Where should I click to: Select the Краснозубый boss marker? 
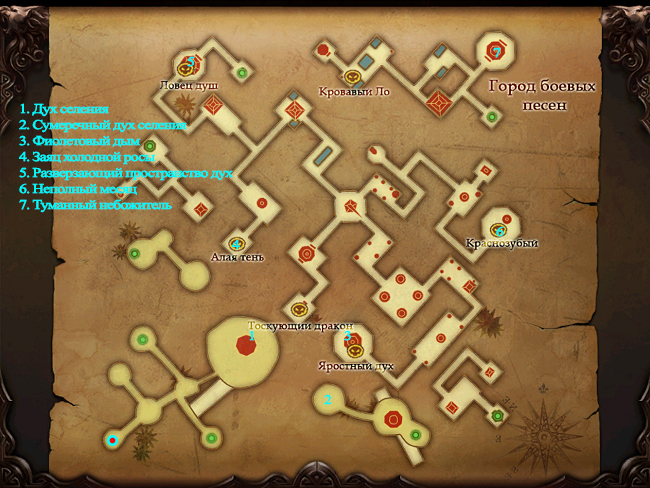(x=499, y=229)
